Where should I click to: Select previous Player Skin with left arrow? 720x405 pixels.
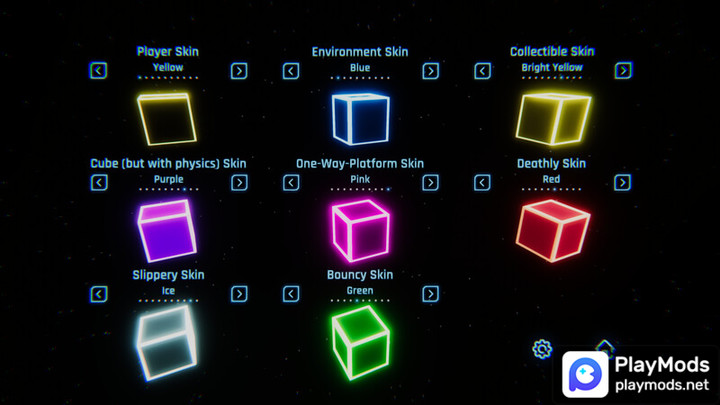click(x=99, y=71)
